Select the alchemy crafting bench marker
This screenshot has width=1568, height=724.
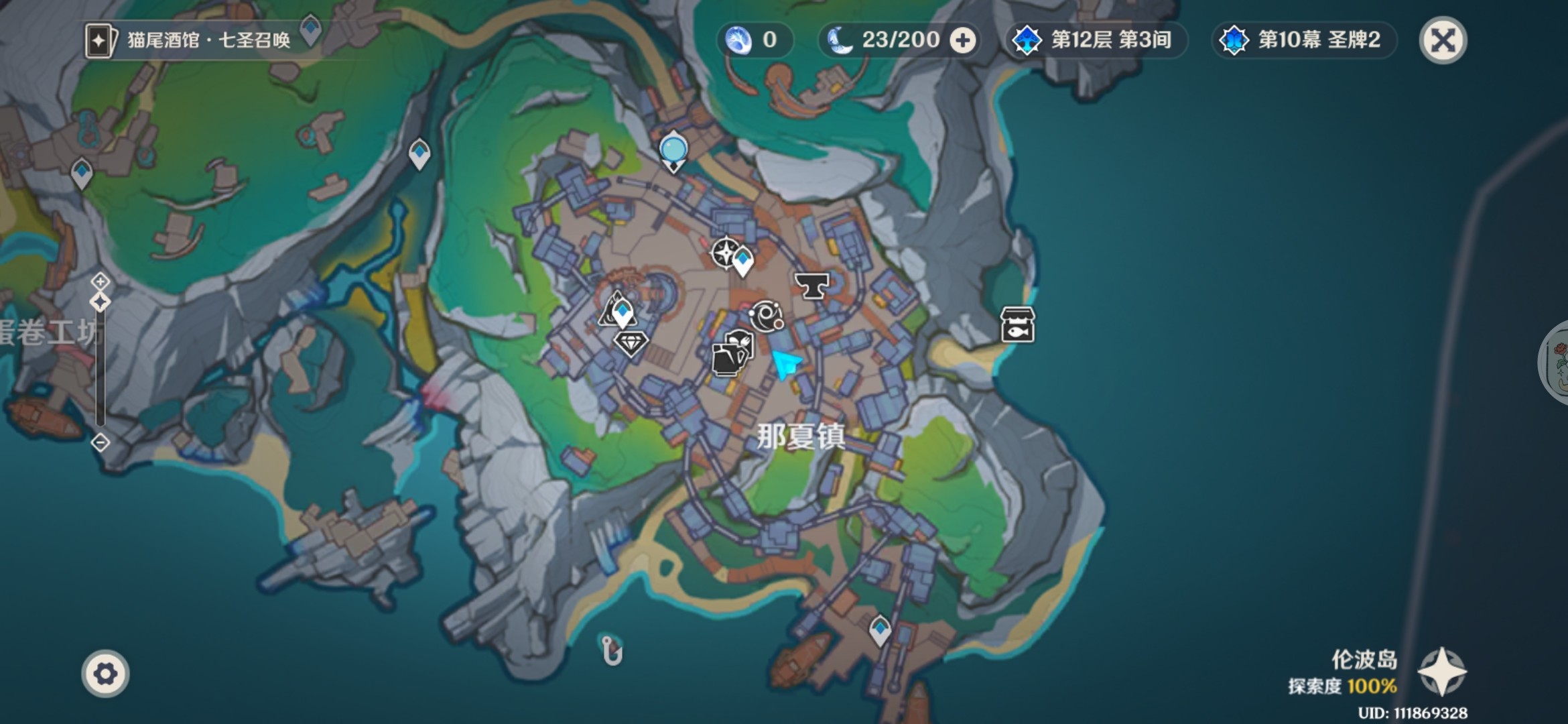tap(765, 316)
